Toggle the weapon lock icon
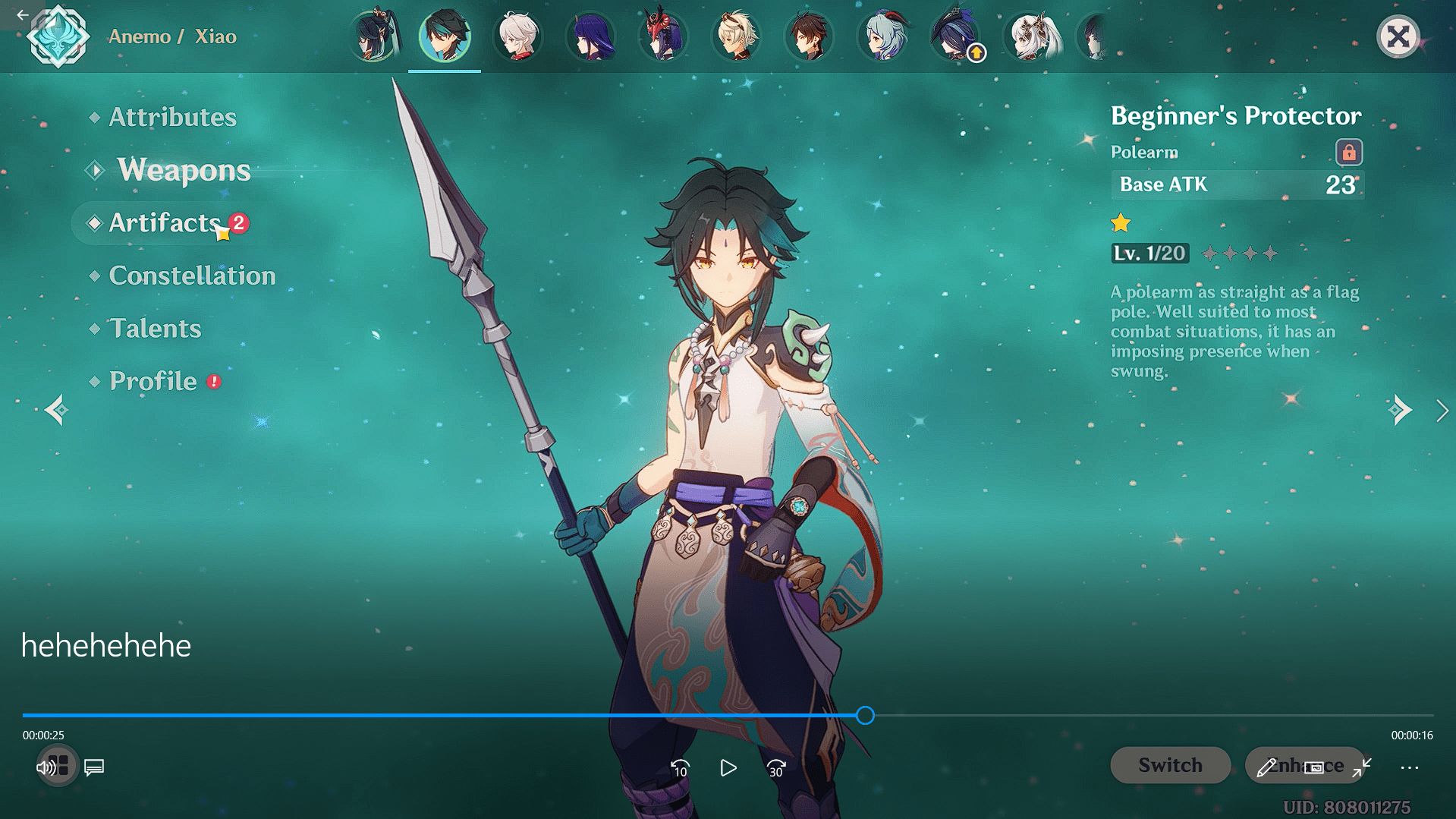This screenshot has height=819, width=1456. (x=1348, y=153)
